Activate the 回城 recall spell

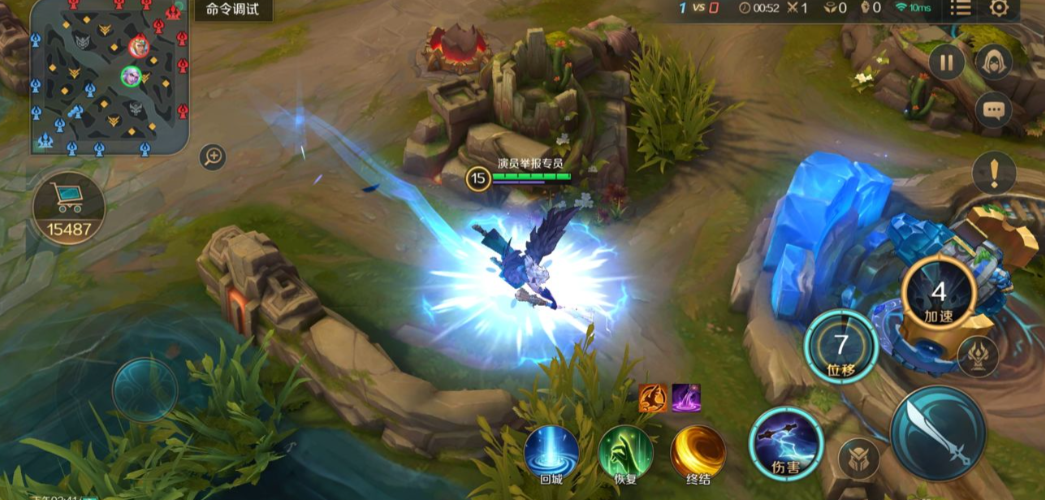552,451
